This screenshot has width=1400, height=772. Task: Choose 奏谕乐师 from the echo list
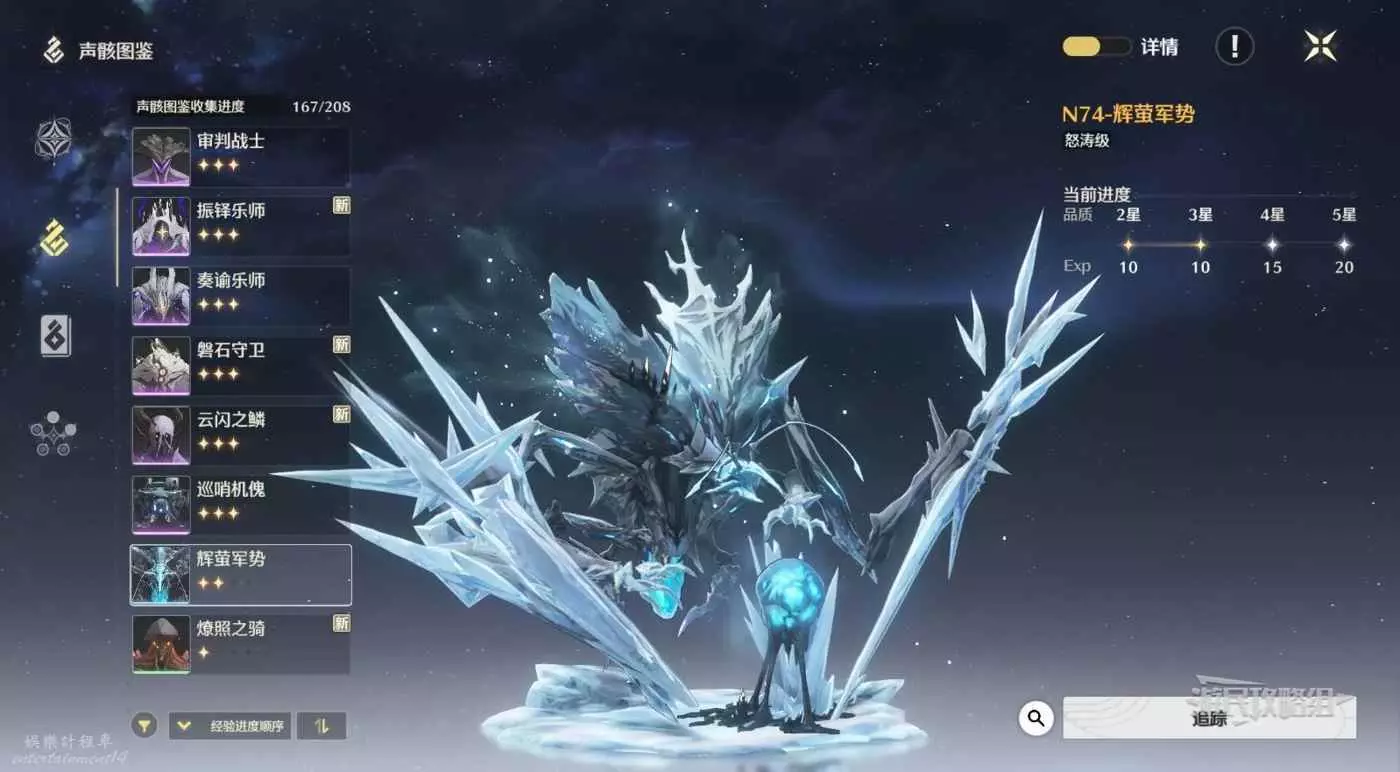click(240, 295)
